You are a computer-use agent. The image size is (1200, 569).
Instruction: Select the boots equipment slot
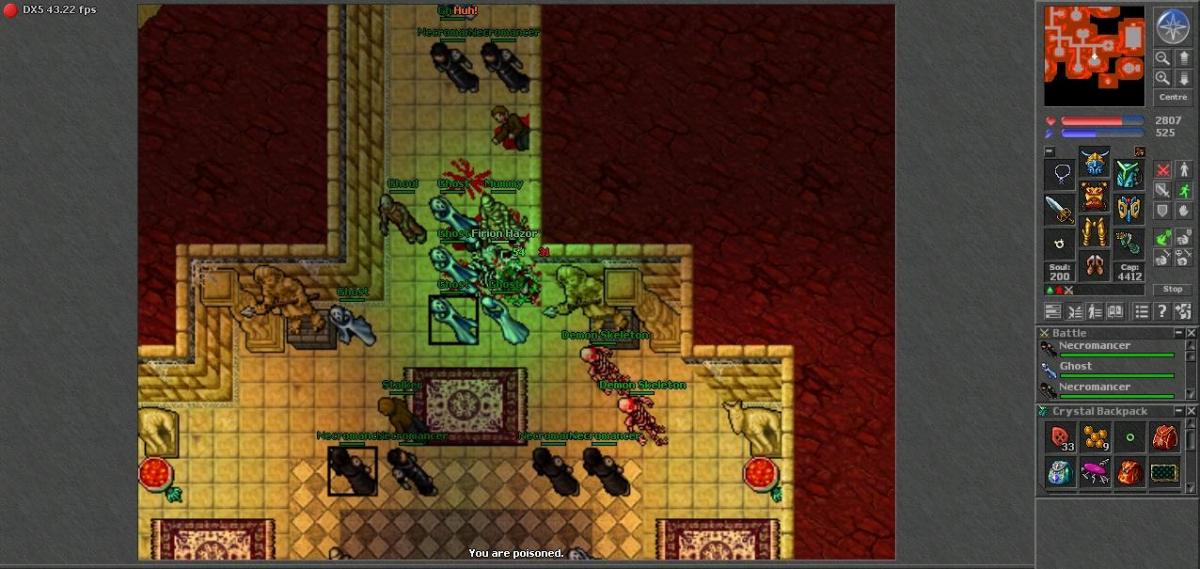point(1094,265)
